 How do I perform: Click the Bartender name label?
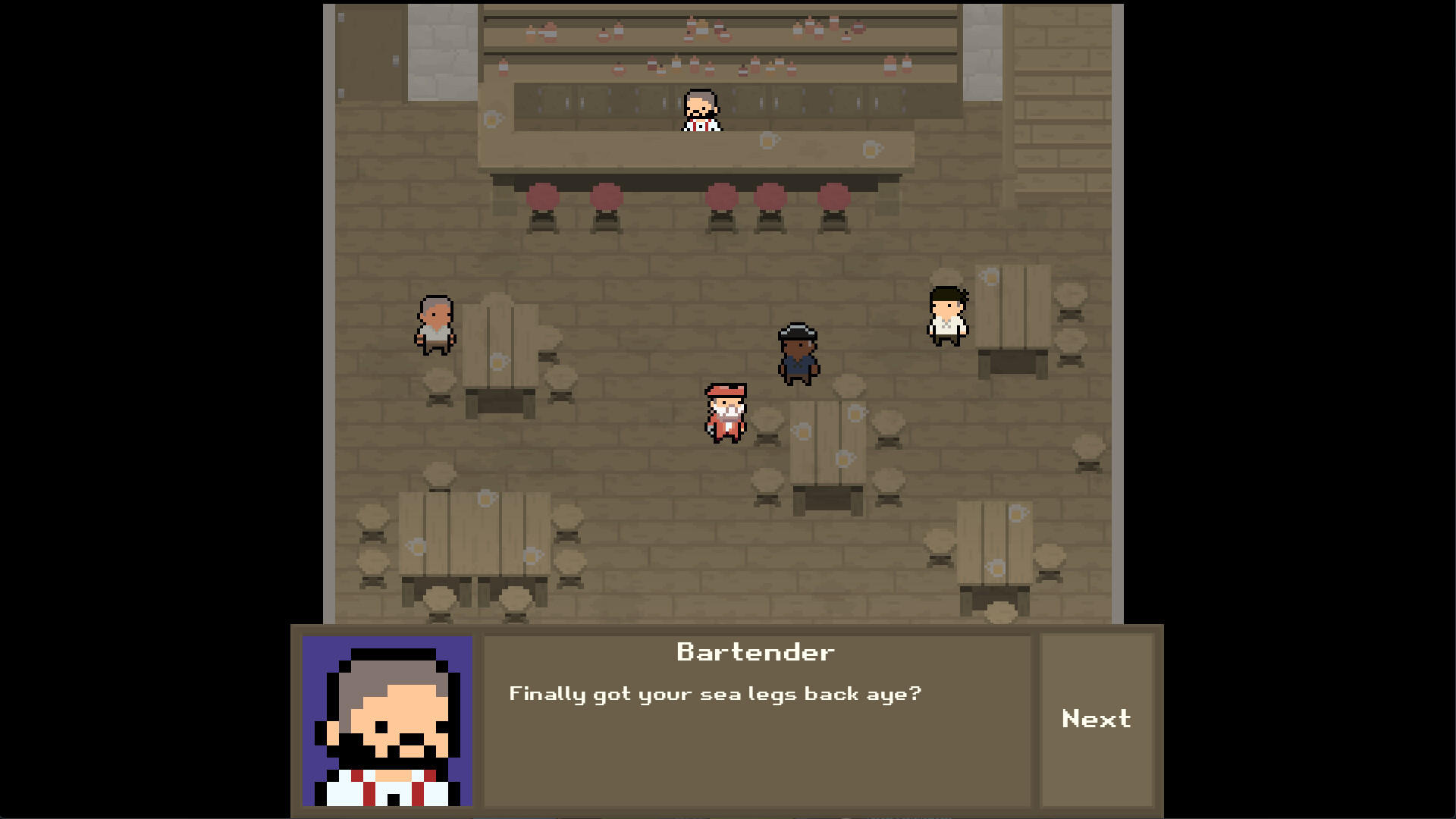pos(755,651)
